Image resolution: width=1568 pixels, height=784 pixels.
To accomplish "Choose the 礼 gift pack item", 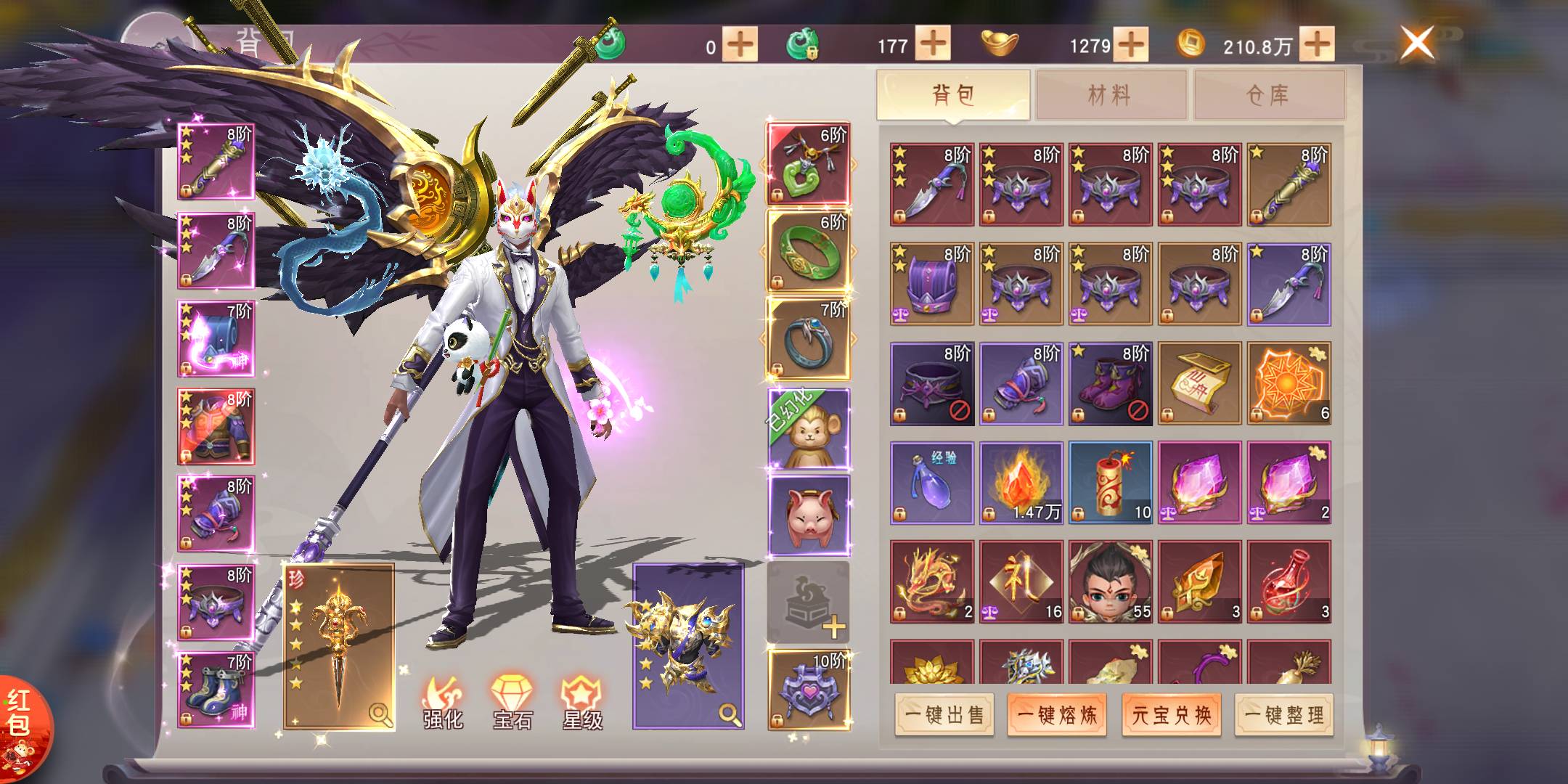I will pyautogui.click(x=1021, y=582).
